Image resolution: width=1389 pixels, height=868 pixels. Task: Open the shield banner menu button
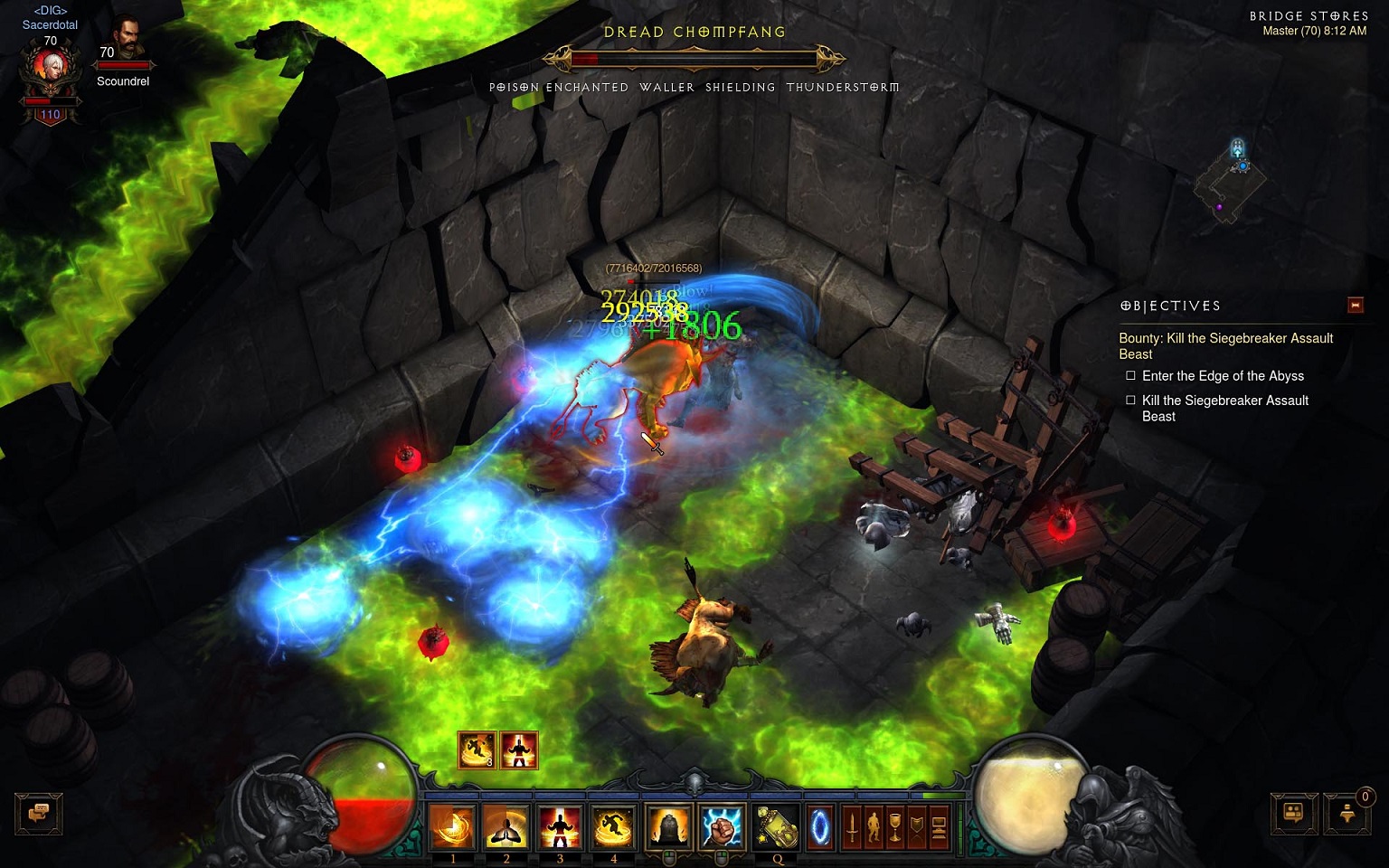click(x=916, y=826)
